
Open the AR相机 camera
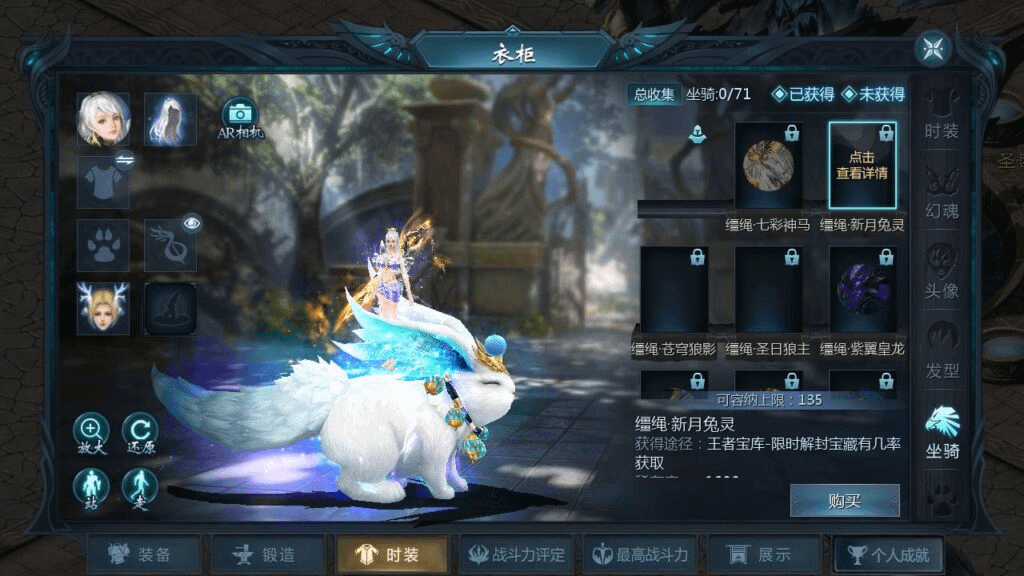[240, 118]
